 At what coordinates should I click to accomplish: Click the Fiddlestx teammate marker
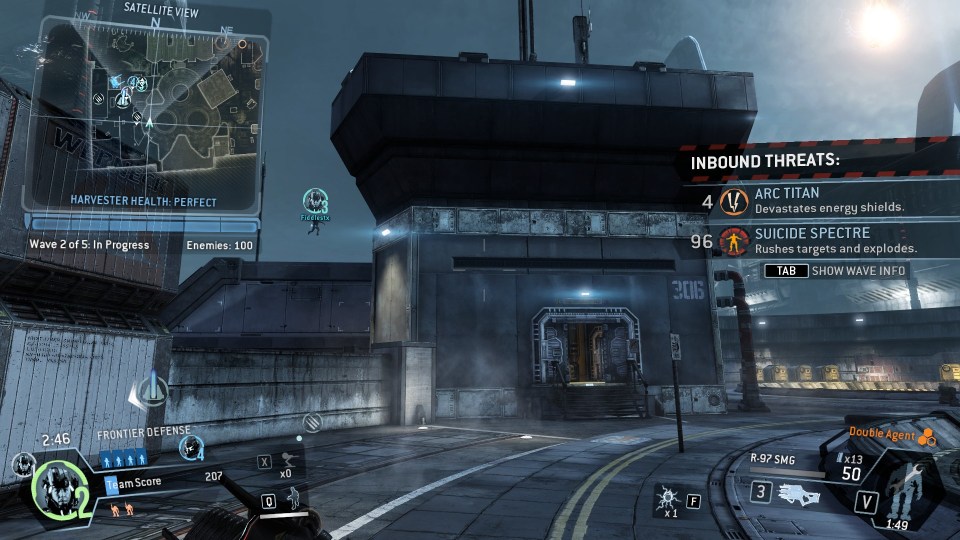click(x=315, y=204)
